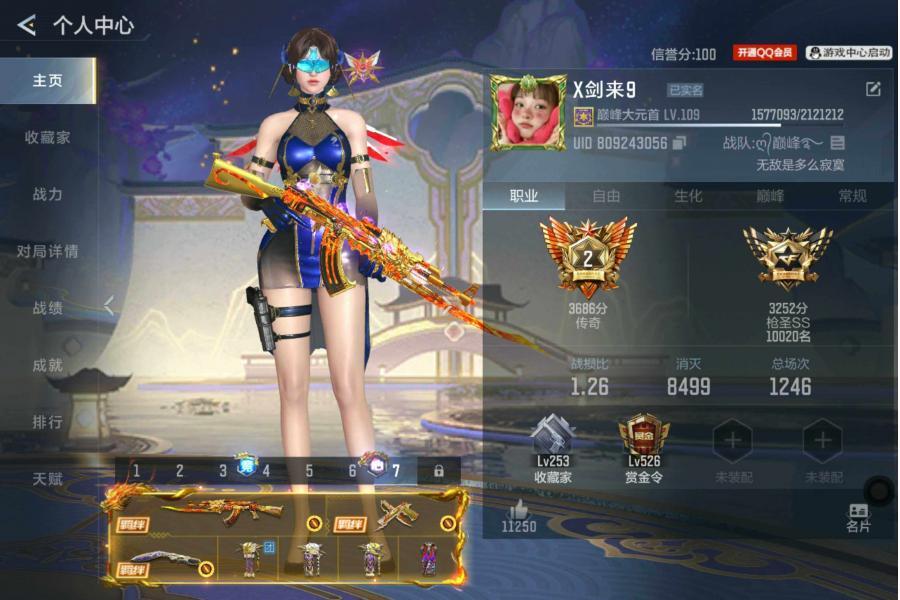Open the 收藏家 sidebar entry

pyautogui.click(x=47, y=137)
